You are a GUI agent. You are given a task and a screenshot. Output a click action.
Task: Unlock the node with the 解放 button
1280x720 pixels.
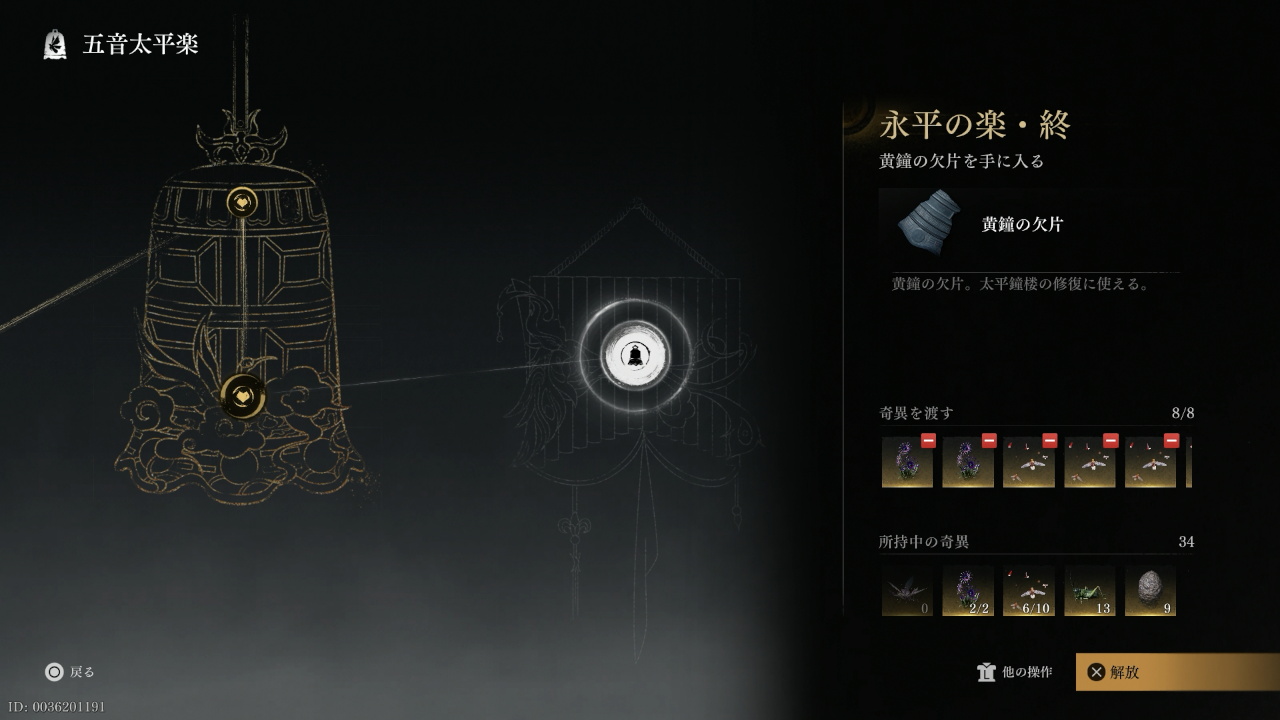point(1176,672)
